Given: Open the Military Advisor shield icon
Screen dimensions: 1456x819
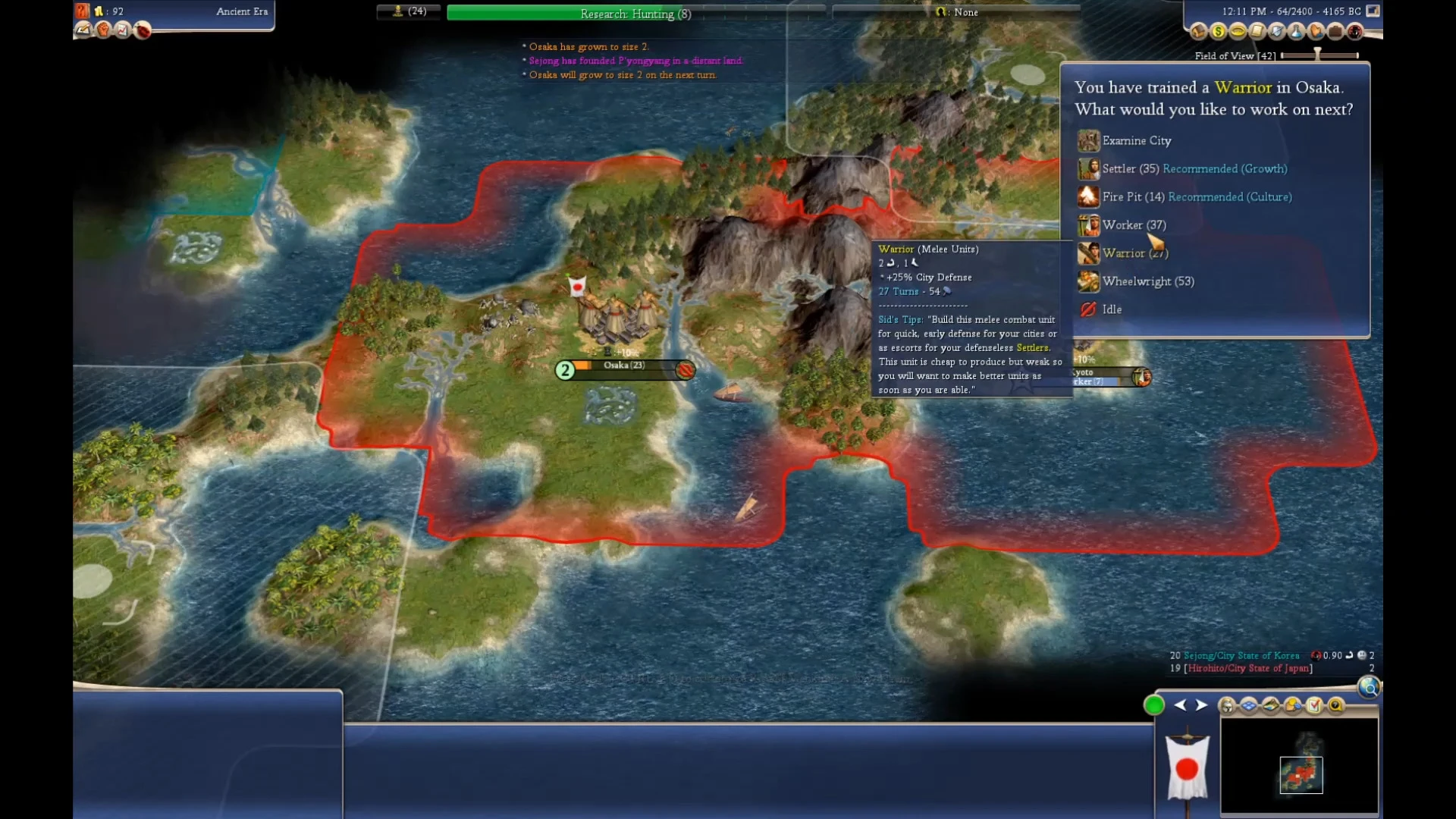Looking at the screenshot, I should pyautogui.click(x=1276, y=32).
